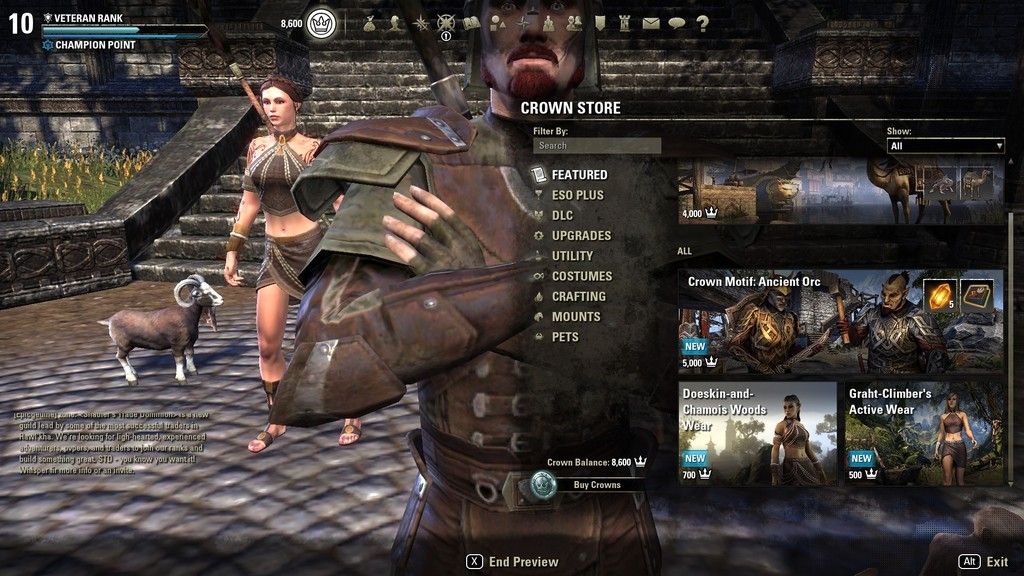The height and width of the screenshot is (576, 1024).
Task: Open the help question mark icon
Action: [702, 22]
